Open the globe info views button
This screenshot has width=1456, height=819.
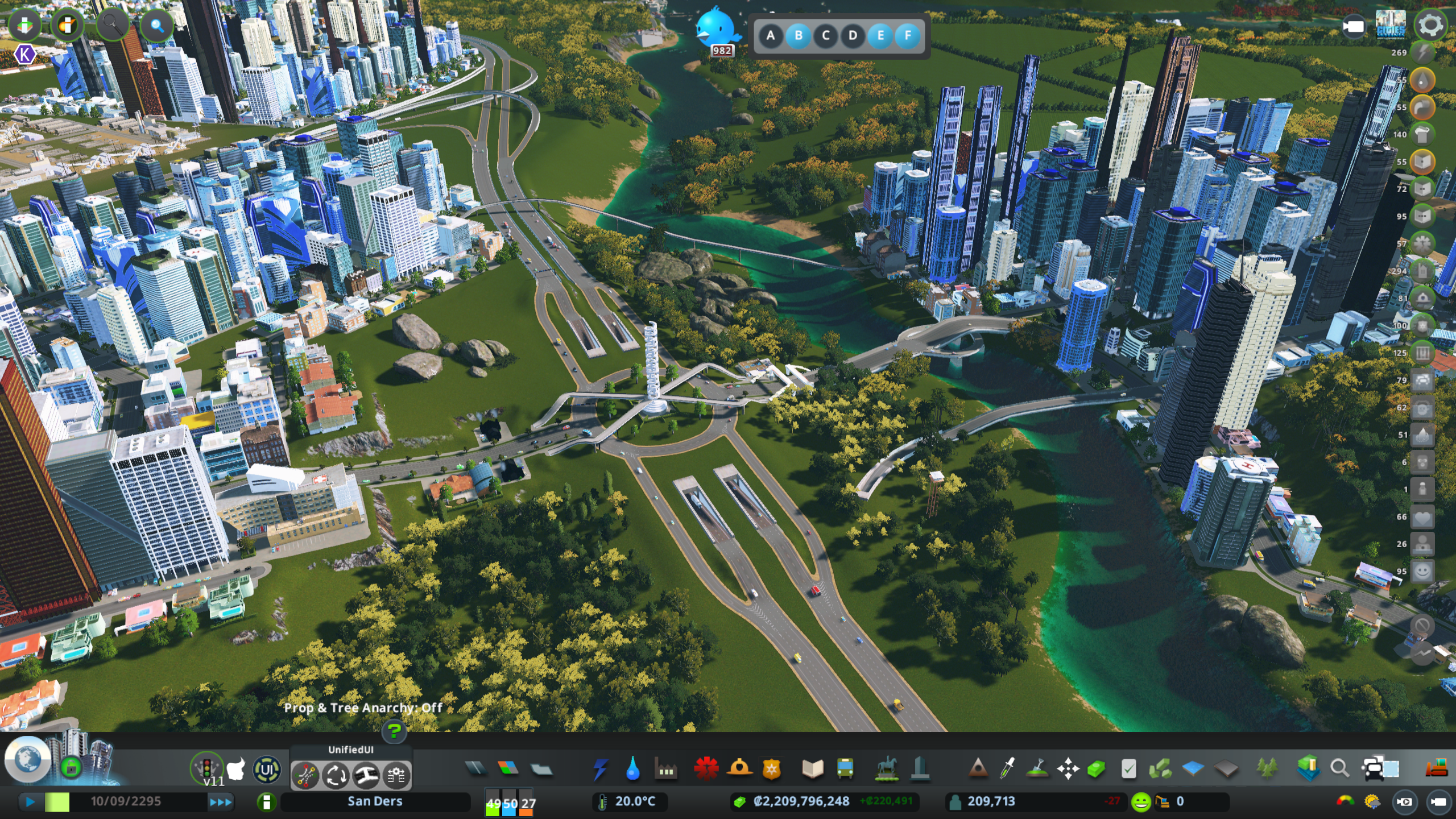pyautogui.click(x=27, y=759)
